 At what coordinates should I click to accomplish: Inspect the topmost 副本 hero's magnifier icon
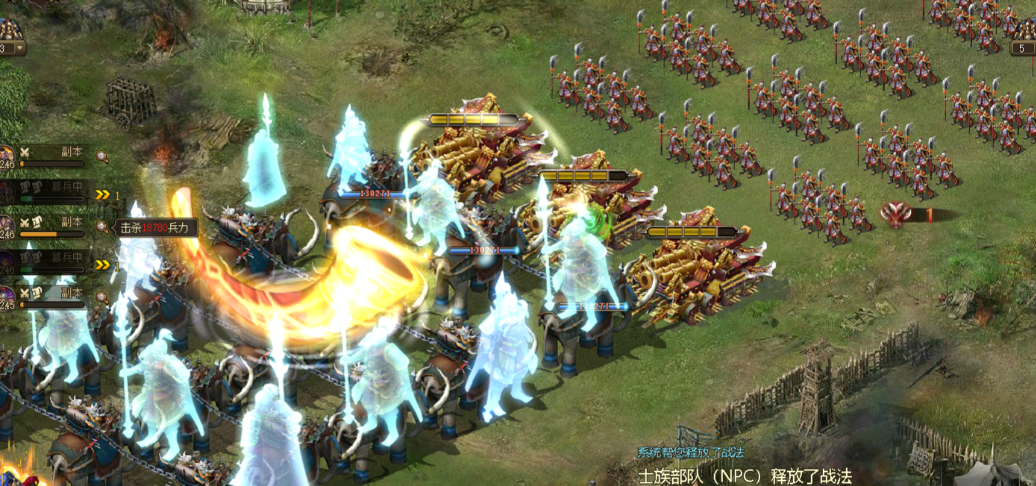tap(102, 156)
